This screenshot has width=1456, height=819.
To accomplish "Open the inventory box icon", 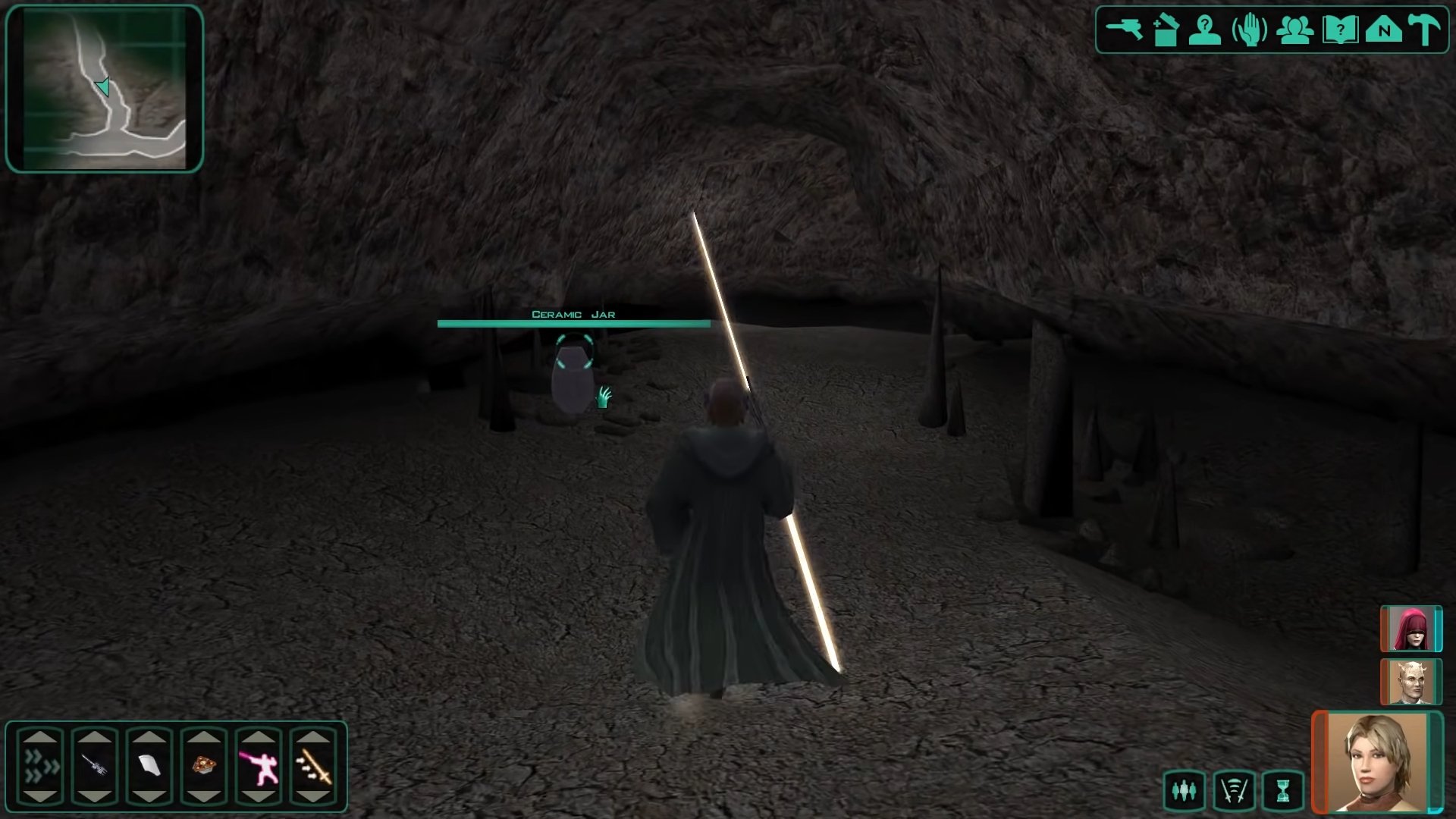I will (1165, 30).
